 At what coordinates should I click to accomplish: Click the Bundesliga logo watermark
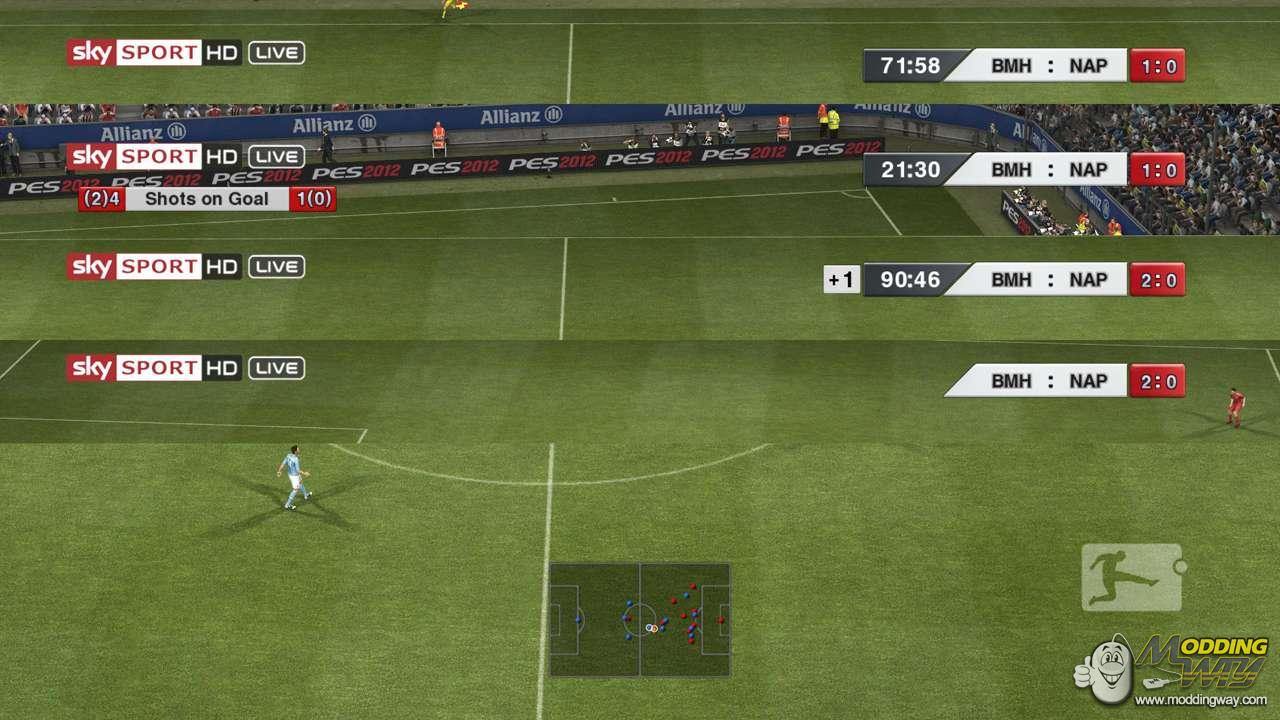(x=1131, y=577)
